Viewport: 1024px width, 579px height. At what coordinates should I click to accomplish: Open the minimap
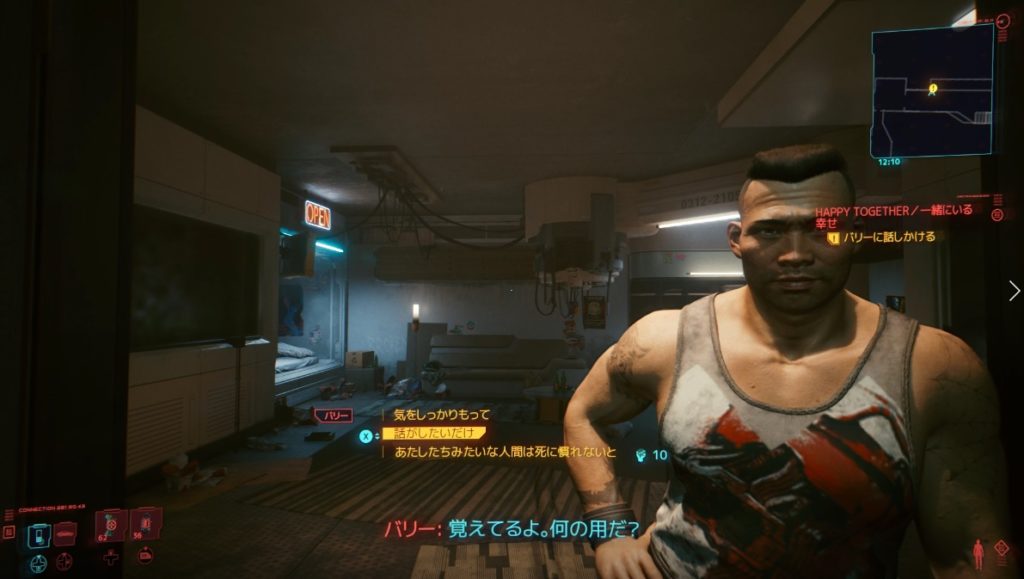tap(932, 90)
